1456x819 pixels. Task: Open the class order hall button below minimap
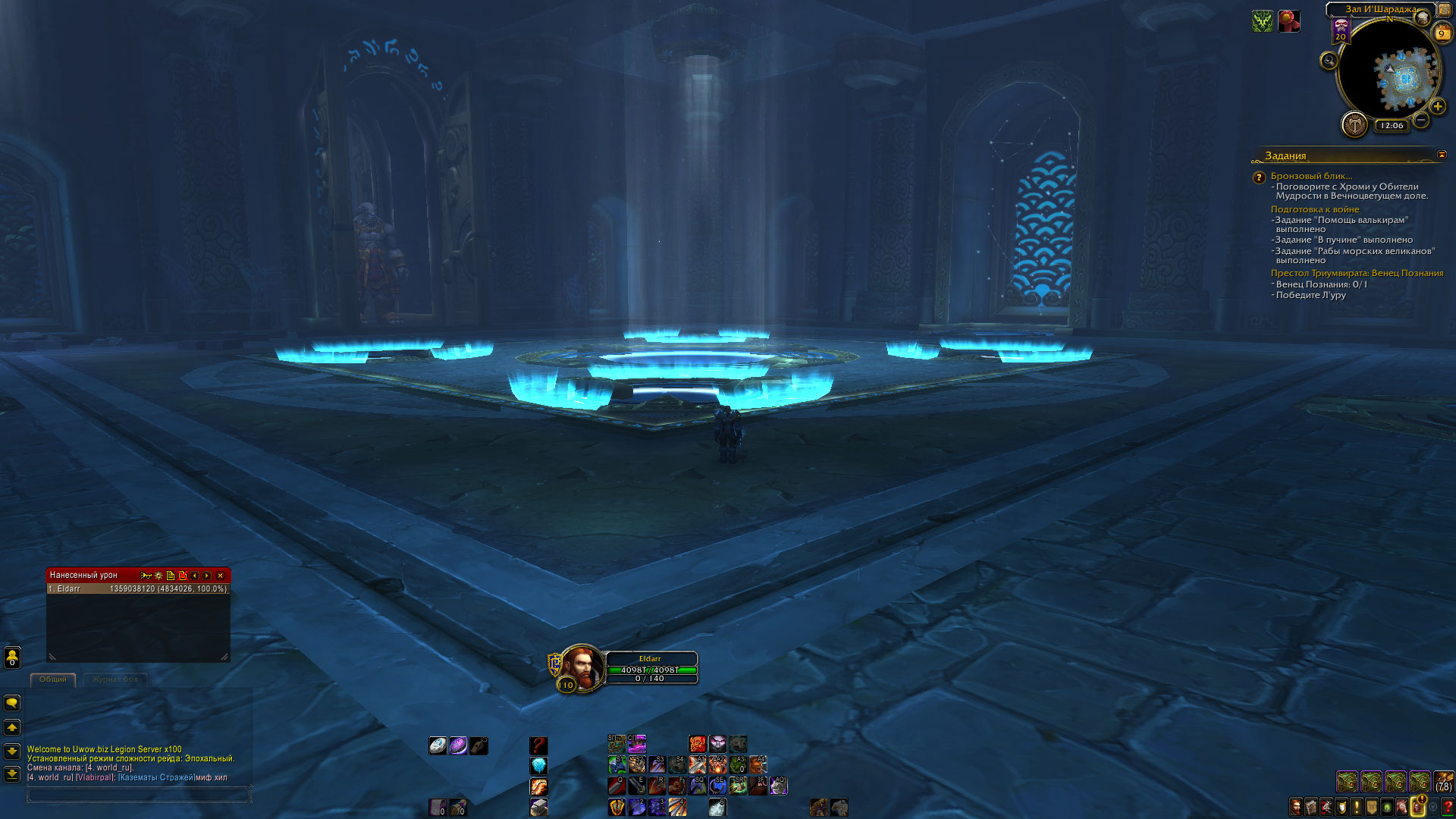[x=1354, y=124]
